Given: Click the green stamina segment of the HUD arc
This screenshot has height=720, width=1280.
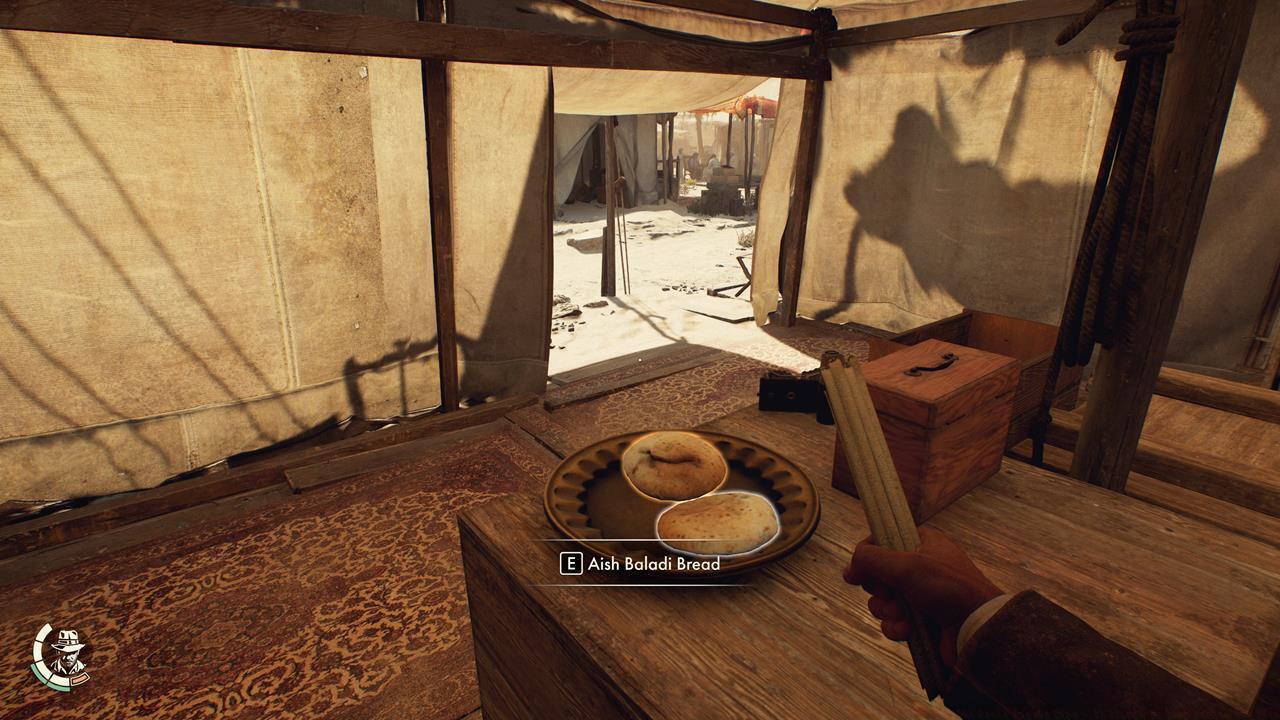Looking at the screenshot, I should pos(40,676).
